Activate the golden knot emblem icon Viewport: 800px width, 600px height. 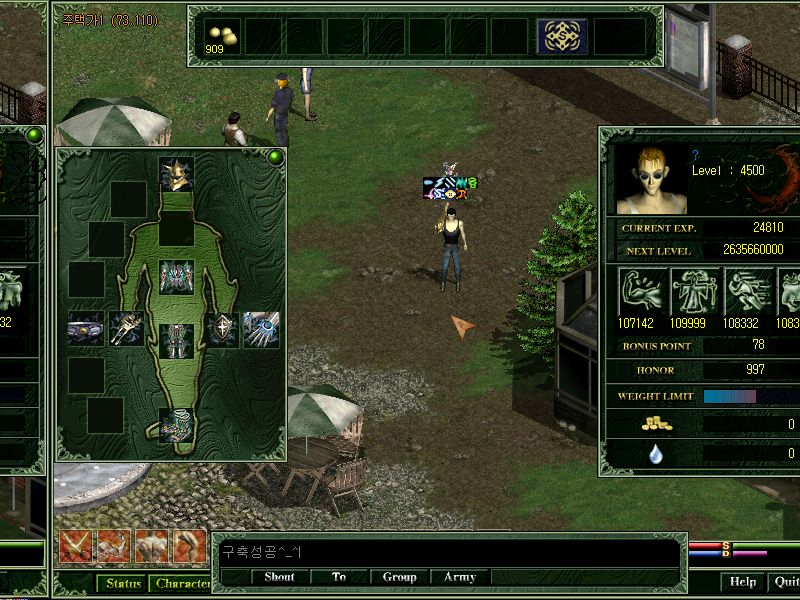(x=562, y=36)
